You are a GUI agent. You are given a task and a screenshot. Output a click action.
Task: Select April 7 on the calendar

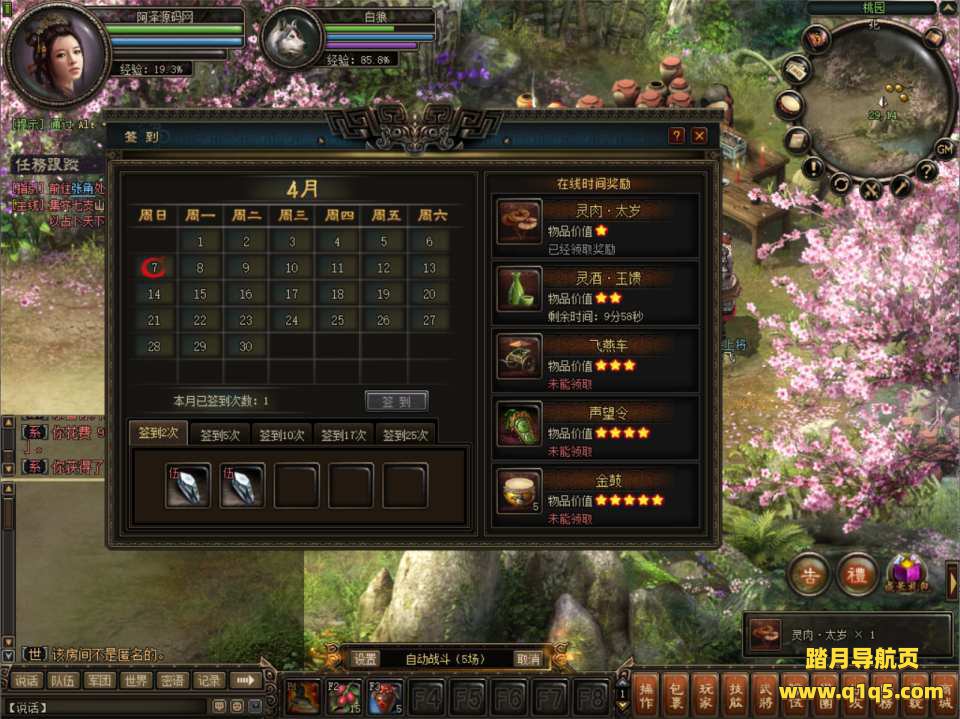point(155,268)
